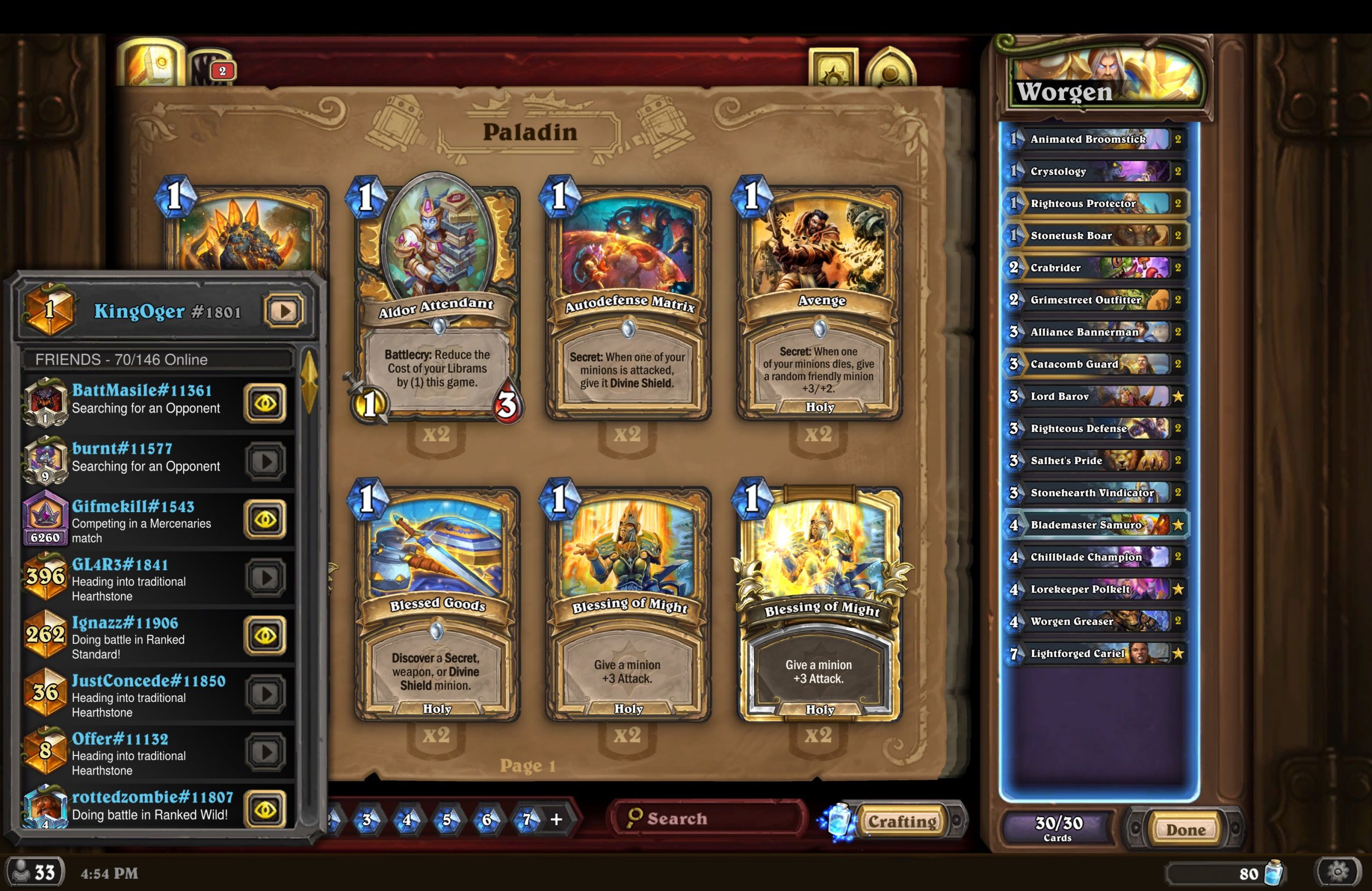The width and height of the screenshot is (1372, 891).
Task: Select the Blessed Goods card
Action: click(436, 602)
